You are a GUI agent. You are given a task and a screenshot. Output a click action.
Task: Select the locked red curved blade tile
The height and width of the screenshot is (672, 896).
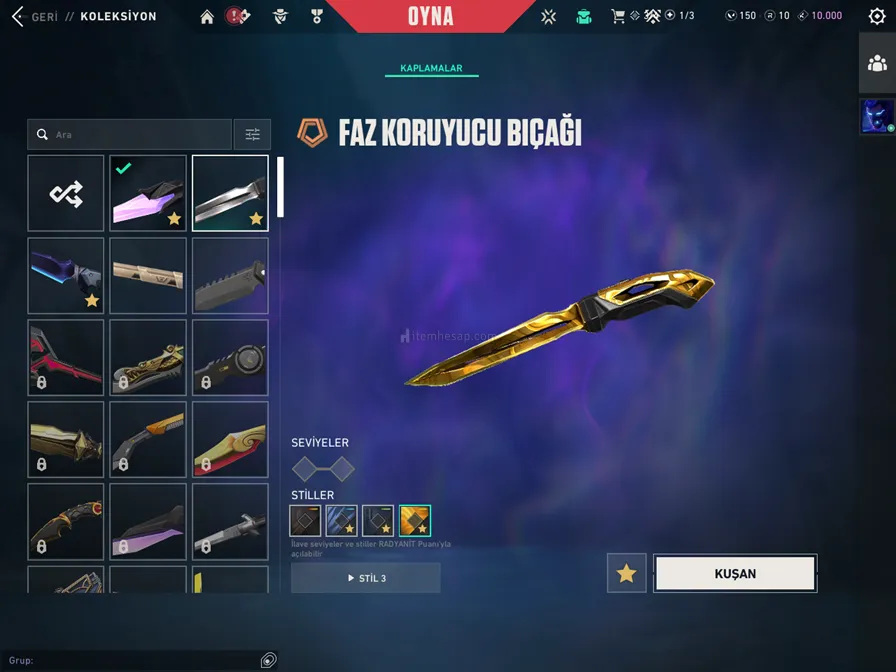tap(66, 357)
